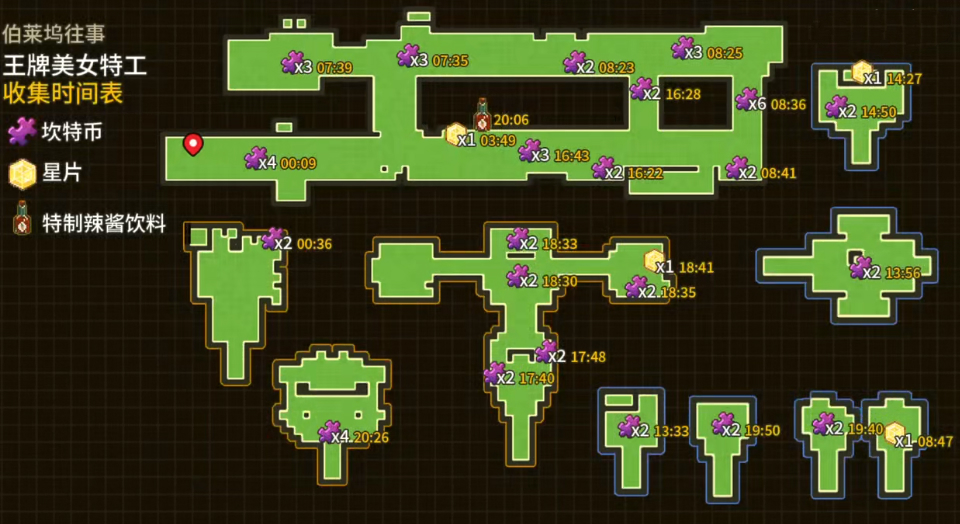
Task: Select the star piece marker timed 03:49
Action: [456, 135]
